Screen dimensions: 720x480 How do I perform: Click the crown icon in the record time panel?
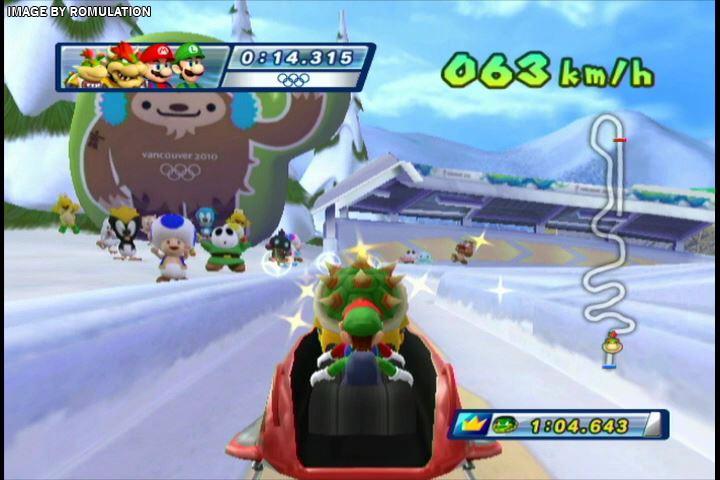tap(472, 425)
